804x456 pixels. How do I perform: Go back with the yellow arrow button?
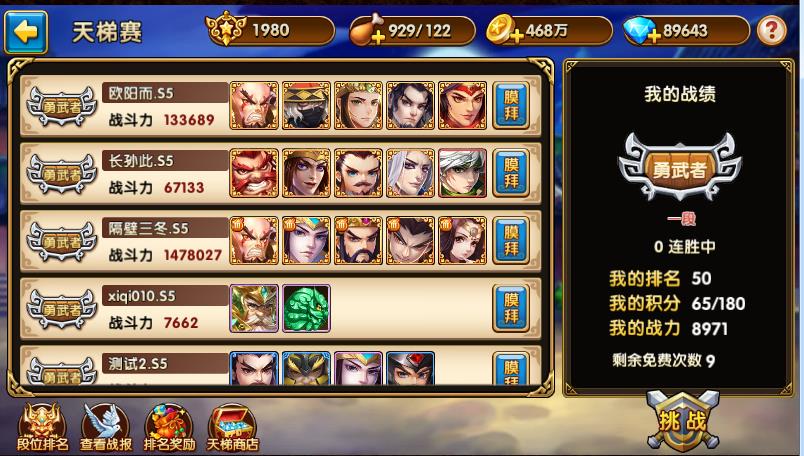tap(26, 32)
